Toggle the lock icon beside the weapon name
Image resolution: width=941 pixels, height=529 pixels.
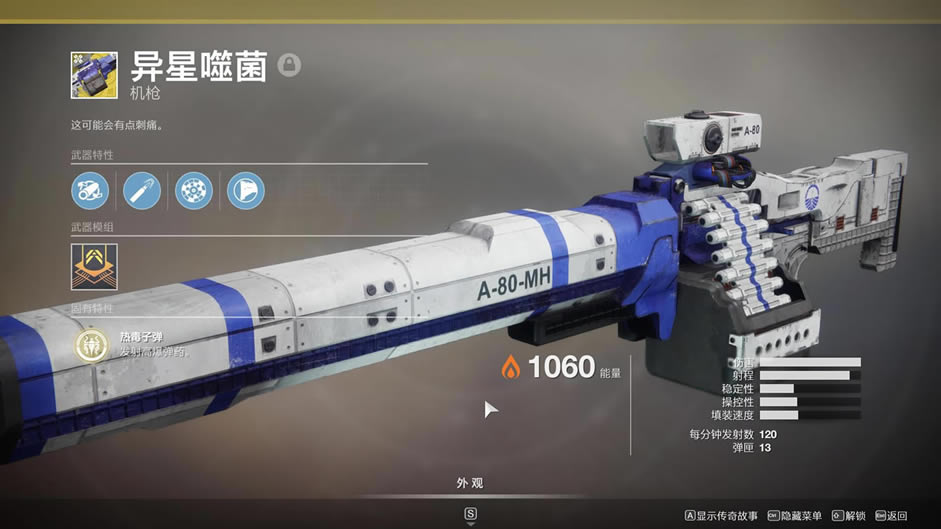[289, 65]
